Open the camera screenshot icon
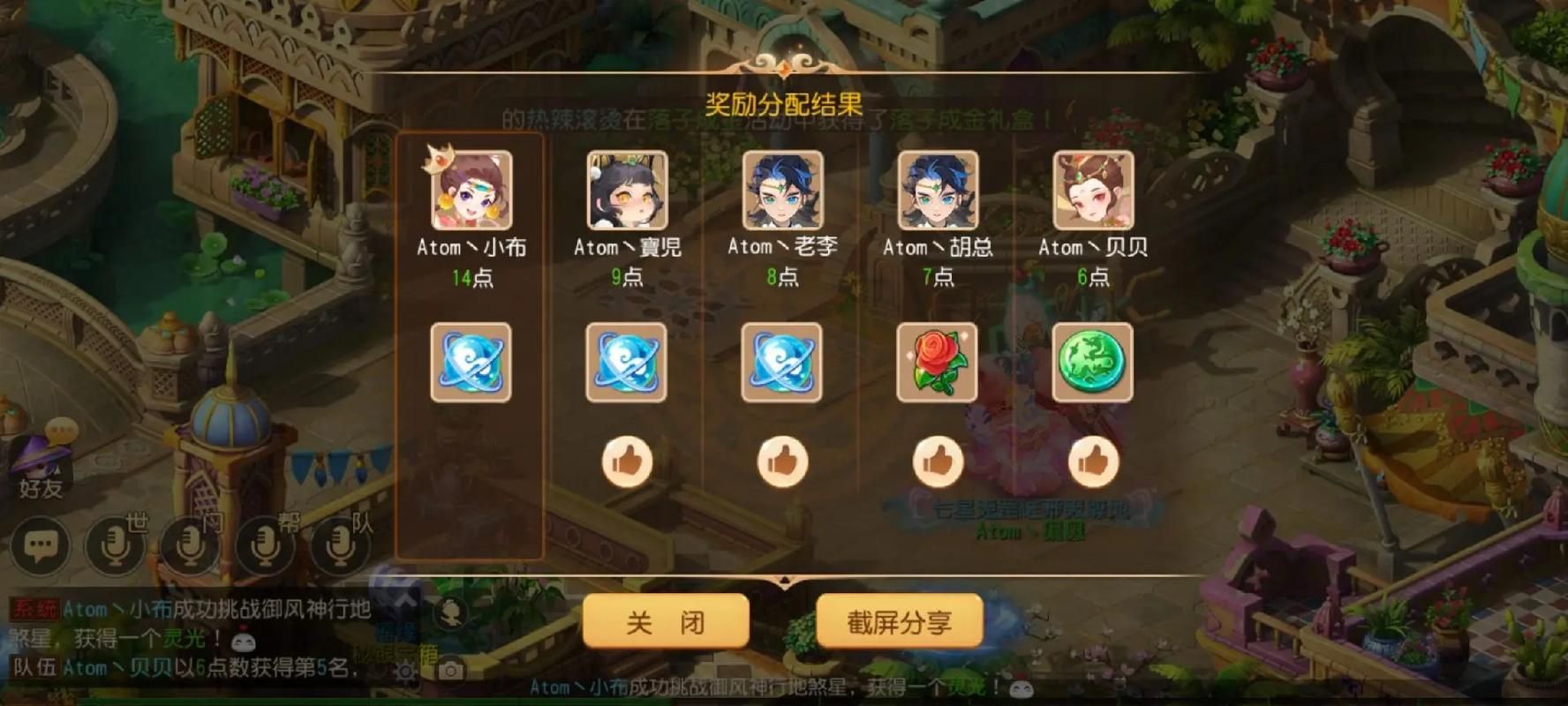This screenshot has width=1568, height=706. [451, 669]
